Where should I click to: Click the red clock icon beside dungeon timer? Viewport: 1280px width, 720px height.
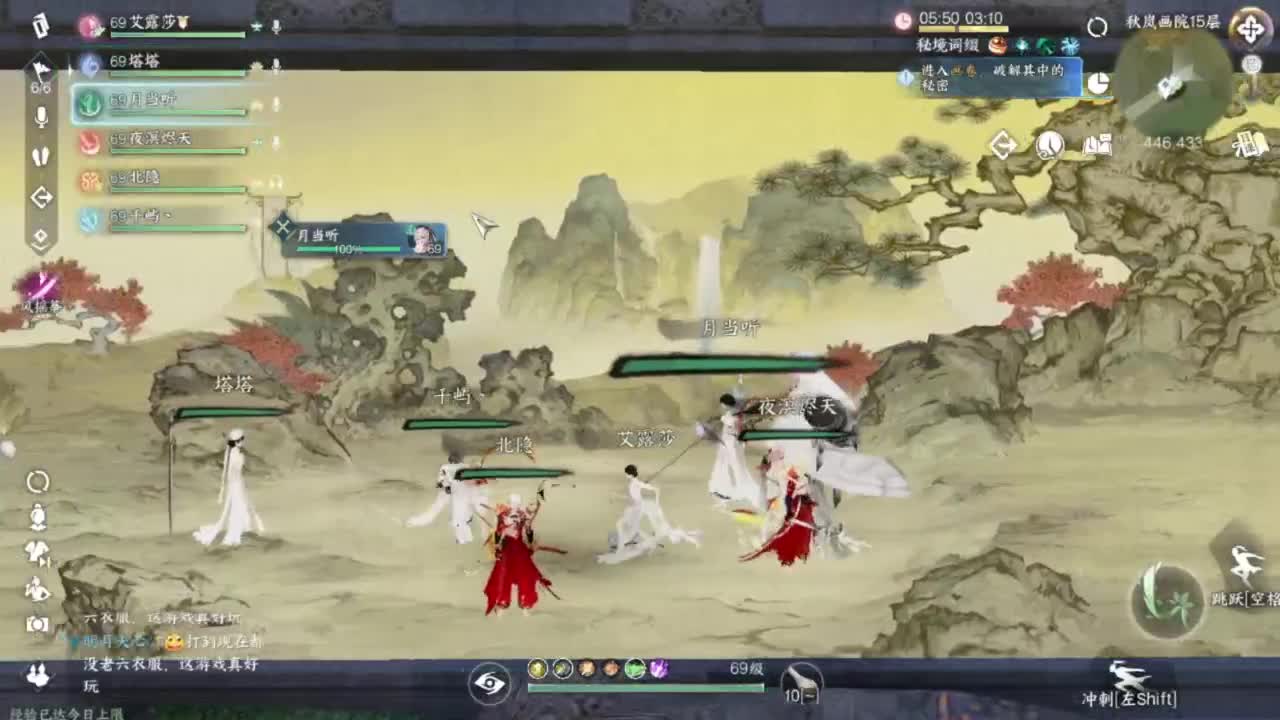(903, 19)
